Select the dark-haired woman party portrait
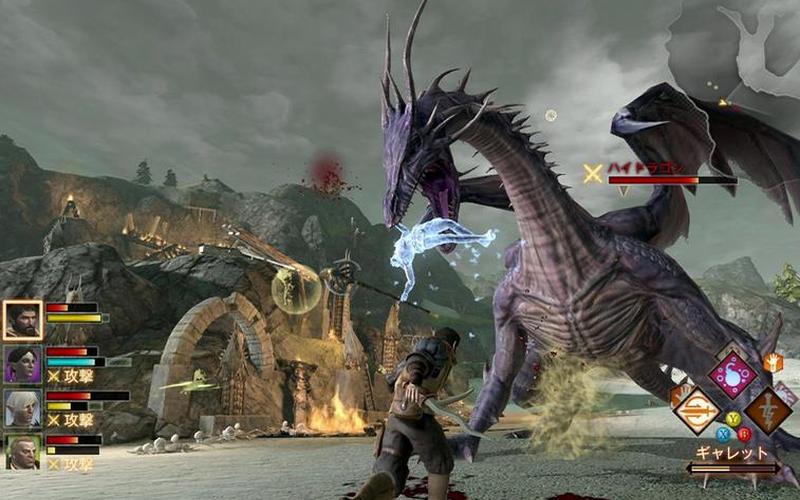800x500 pixels. 22,364
